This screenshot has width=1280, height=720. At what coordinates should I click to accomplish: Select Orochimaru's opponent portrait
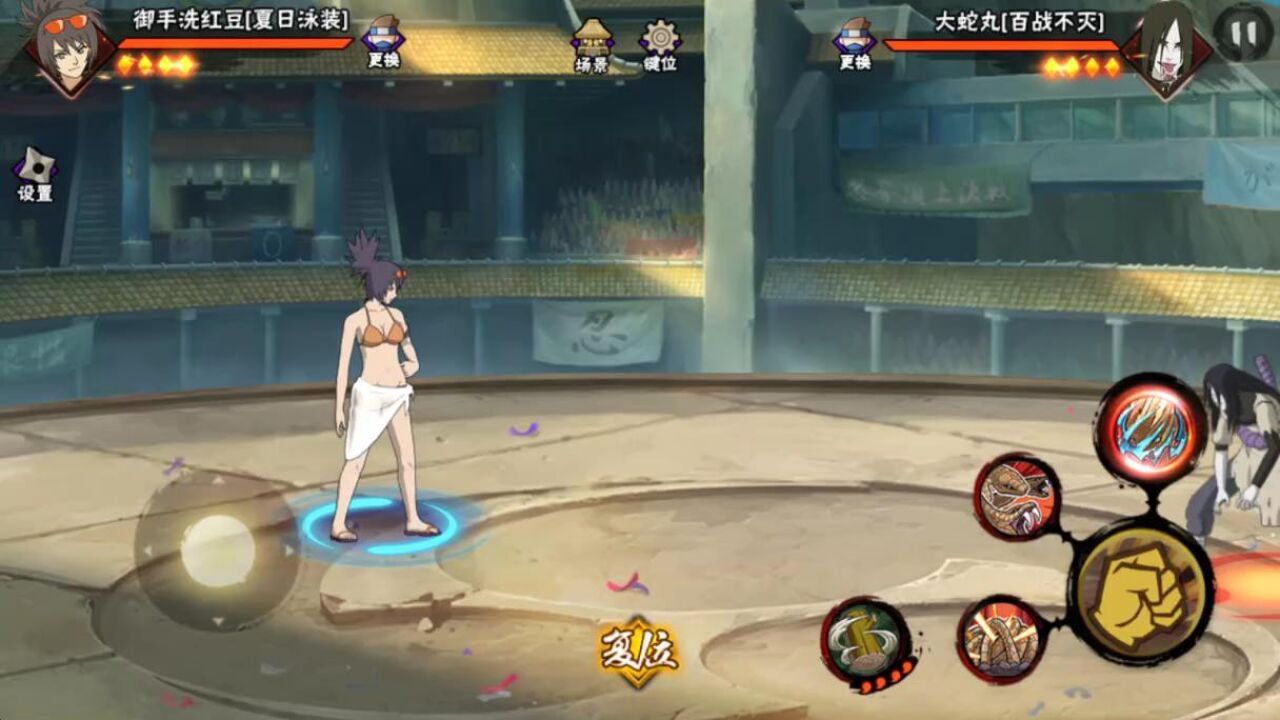point(1165,48)
